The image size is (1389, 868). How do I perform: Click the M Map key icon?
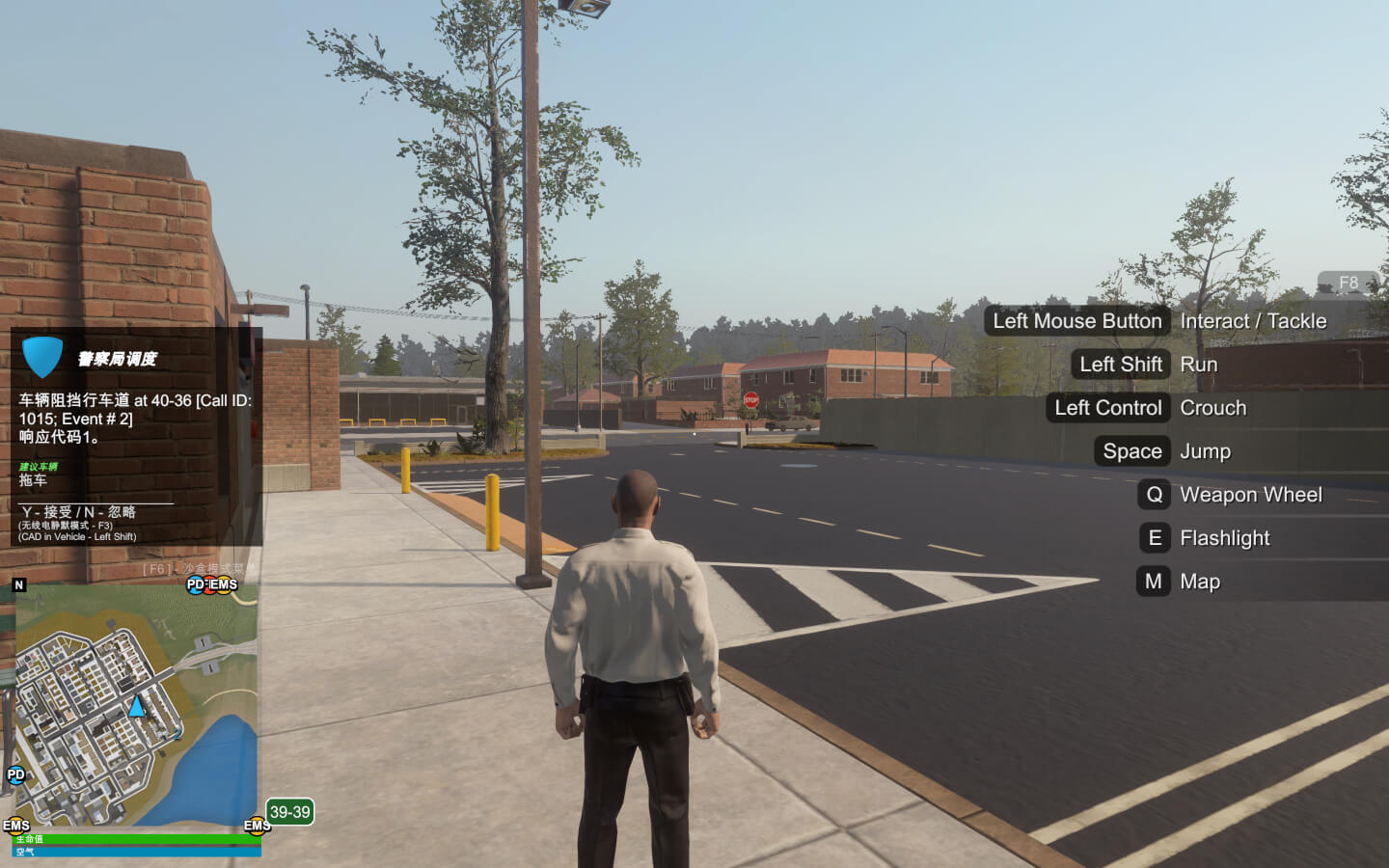coord(1153,582)
